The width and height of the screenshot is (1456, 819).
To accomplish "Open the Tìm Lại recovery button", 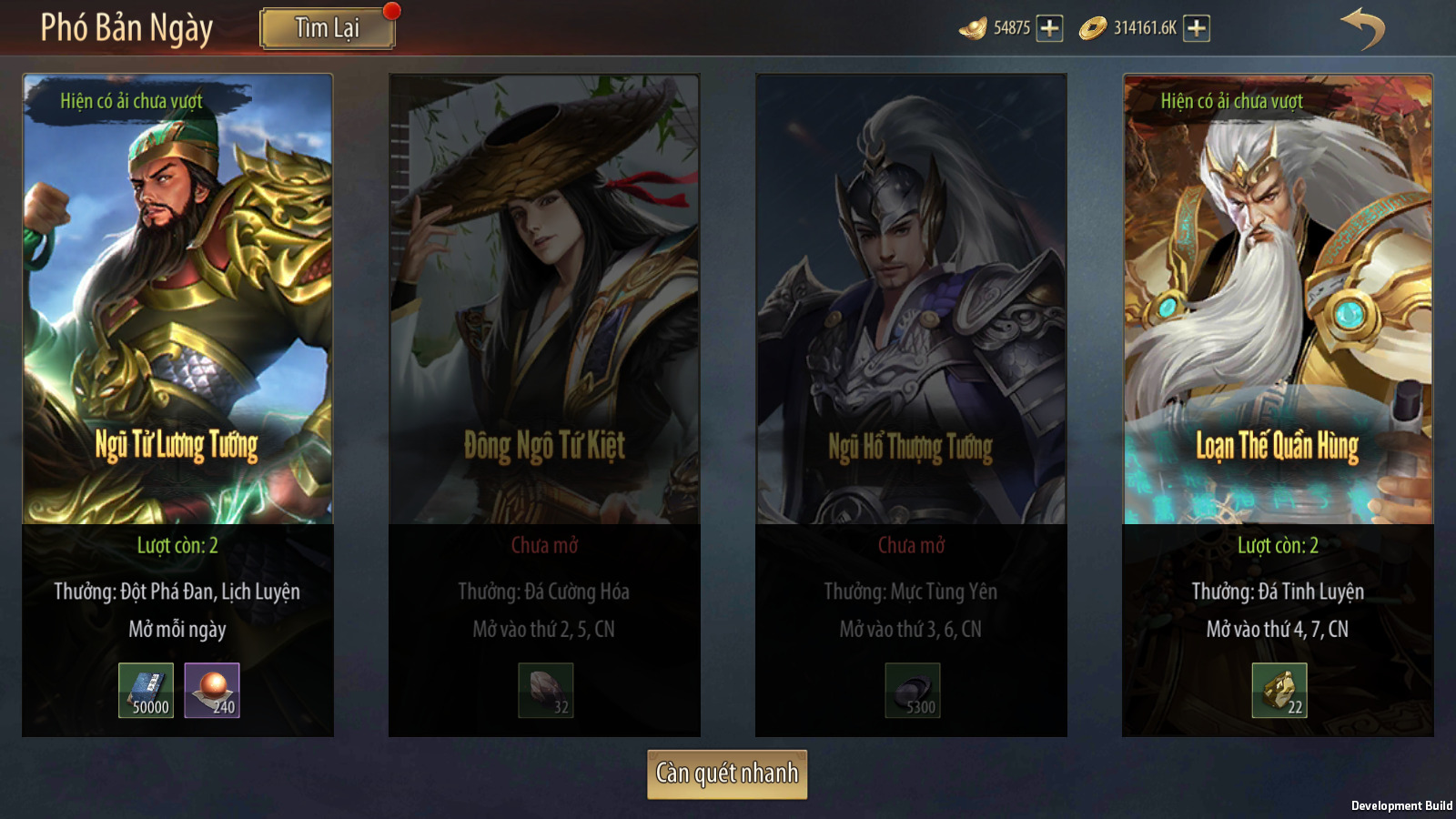I will point(328,28).
